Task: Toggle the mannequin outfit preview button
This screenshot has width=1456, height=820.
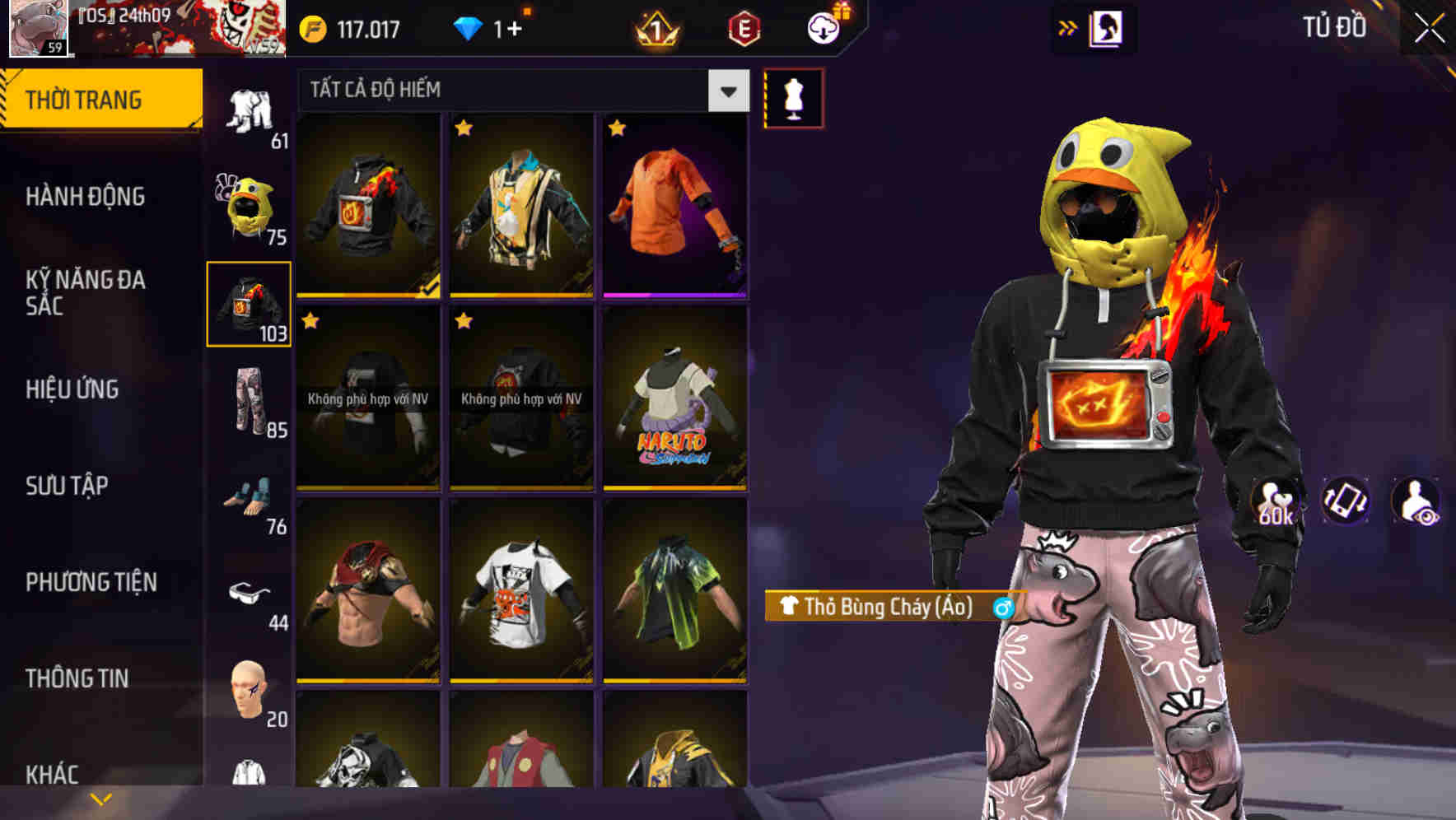Action: coord(792,97)
